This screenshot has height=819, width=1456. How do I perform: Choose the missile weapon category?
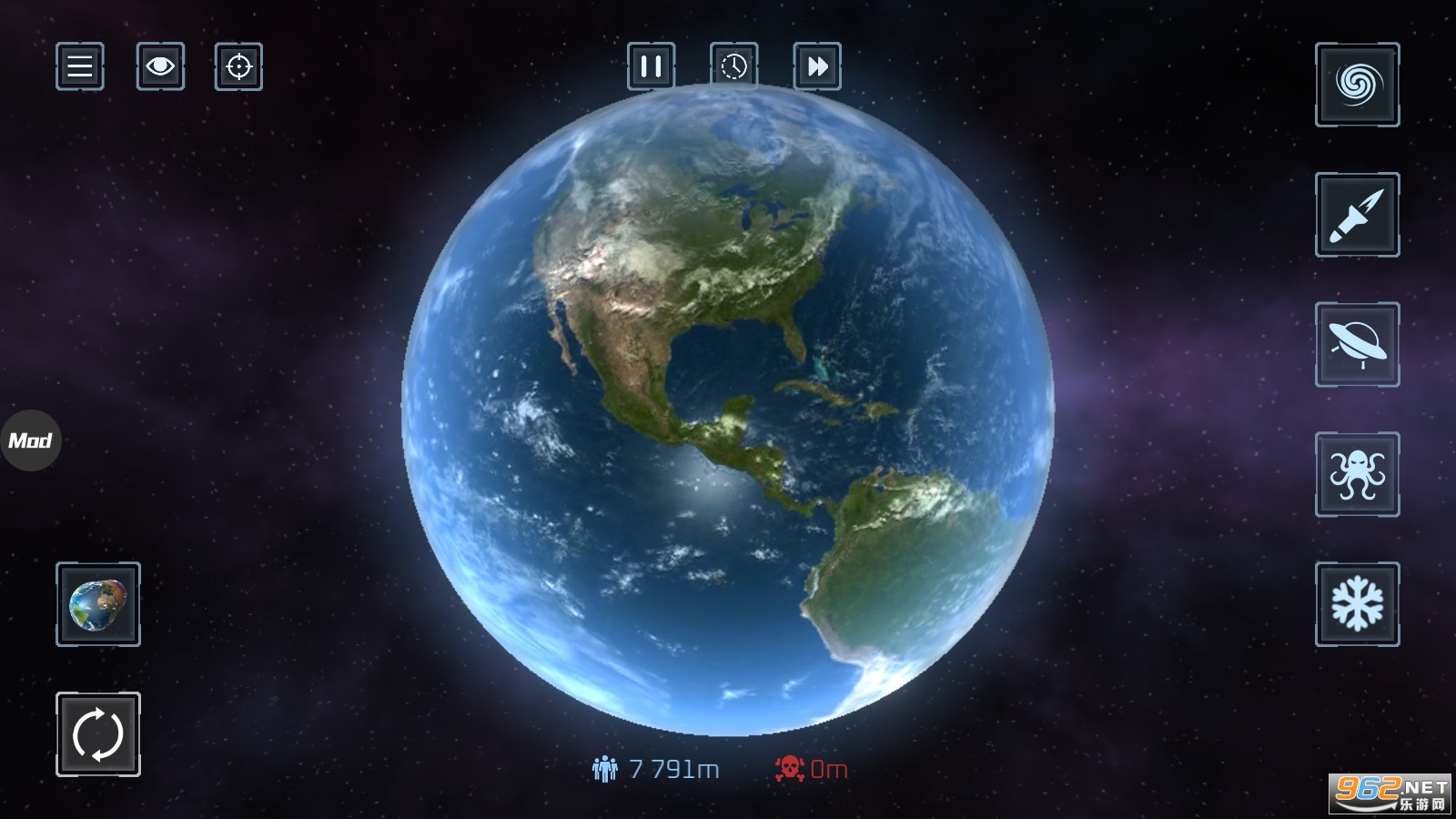[x=1357, y=215]
